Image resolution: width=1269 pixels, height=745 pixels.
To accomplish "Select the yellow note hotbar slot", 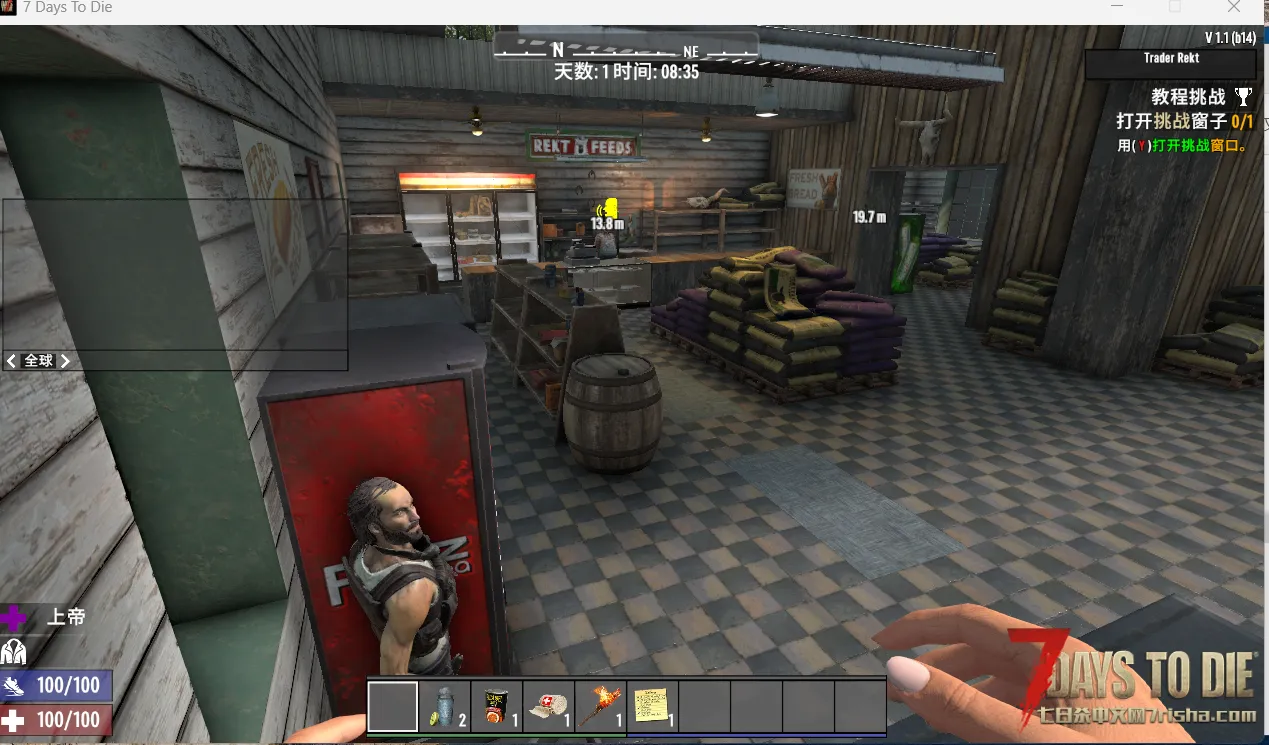I will pyautogui.click(x=653, y=707).
